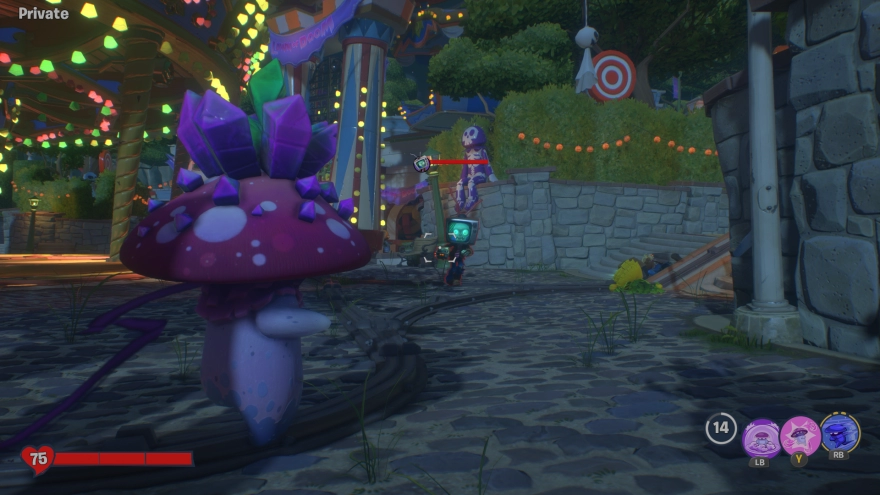880x495 pixels.
Task: Use the blue dashing mushroom ability
Action: pos(840,434)
